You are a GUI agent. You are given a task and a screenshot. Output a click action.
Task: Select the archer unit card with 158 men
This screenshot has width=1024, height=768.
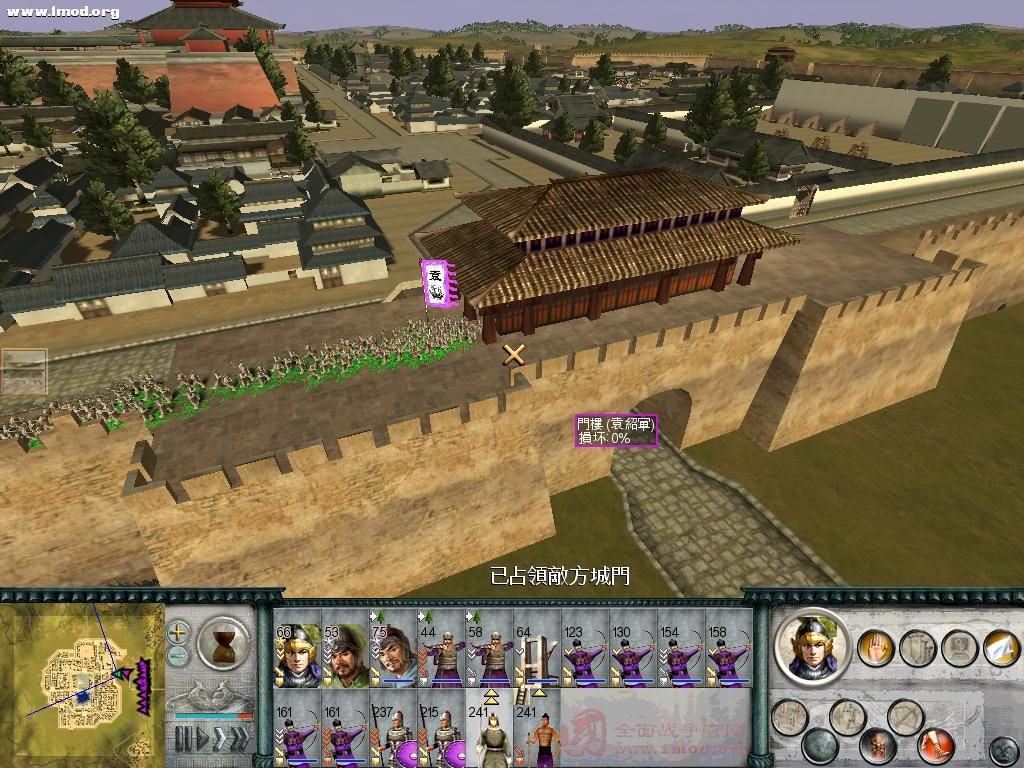point(729,655)
